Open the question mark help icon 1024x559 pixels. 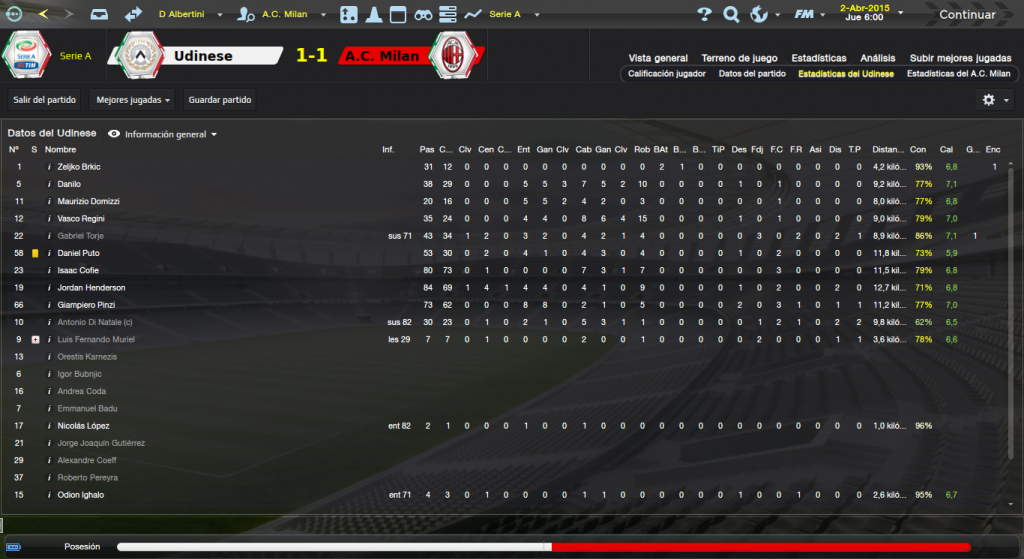tap(704, 15)
